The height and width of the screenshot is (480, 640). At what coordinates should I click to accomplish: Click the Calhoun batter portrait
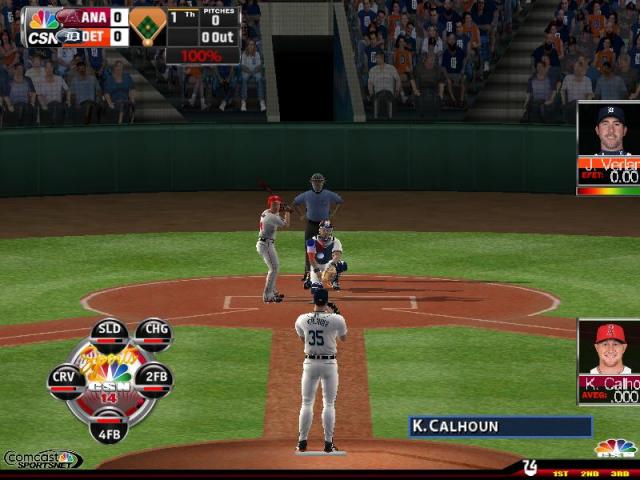coord(609,348)
